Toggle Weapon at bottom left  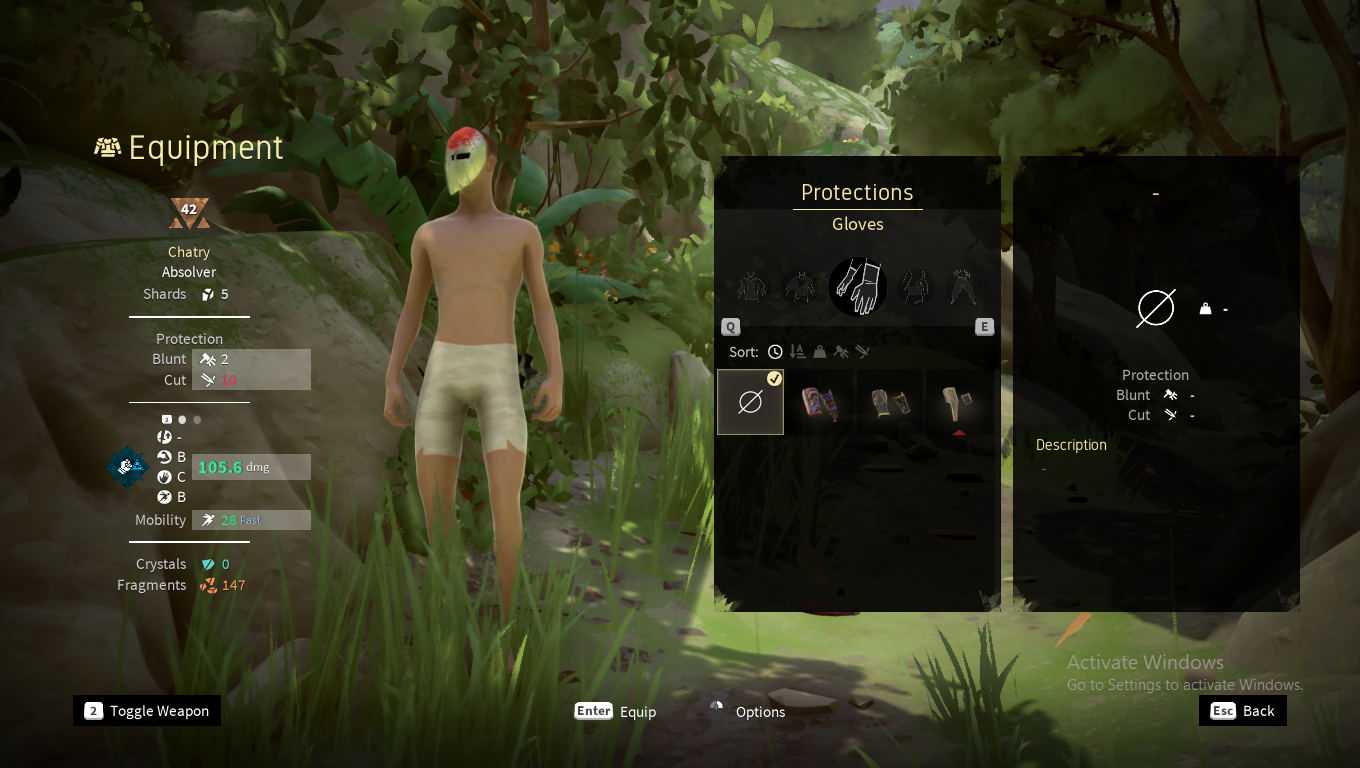coord(147,711)
